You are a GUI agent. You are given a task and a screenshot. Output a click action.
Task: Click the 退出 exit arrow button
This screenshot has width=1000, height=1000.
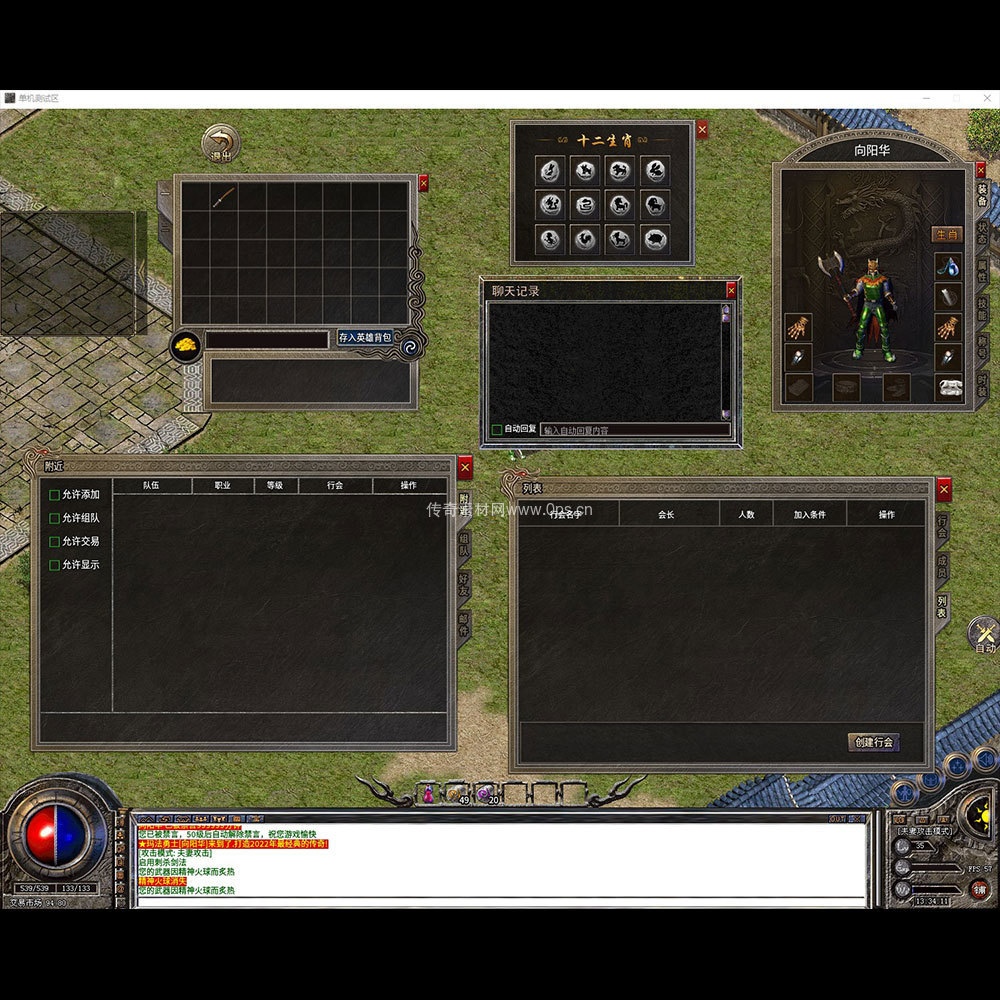[x=220, y=143]
